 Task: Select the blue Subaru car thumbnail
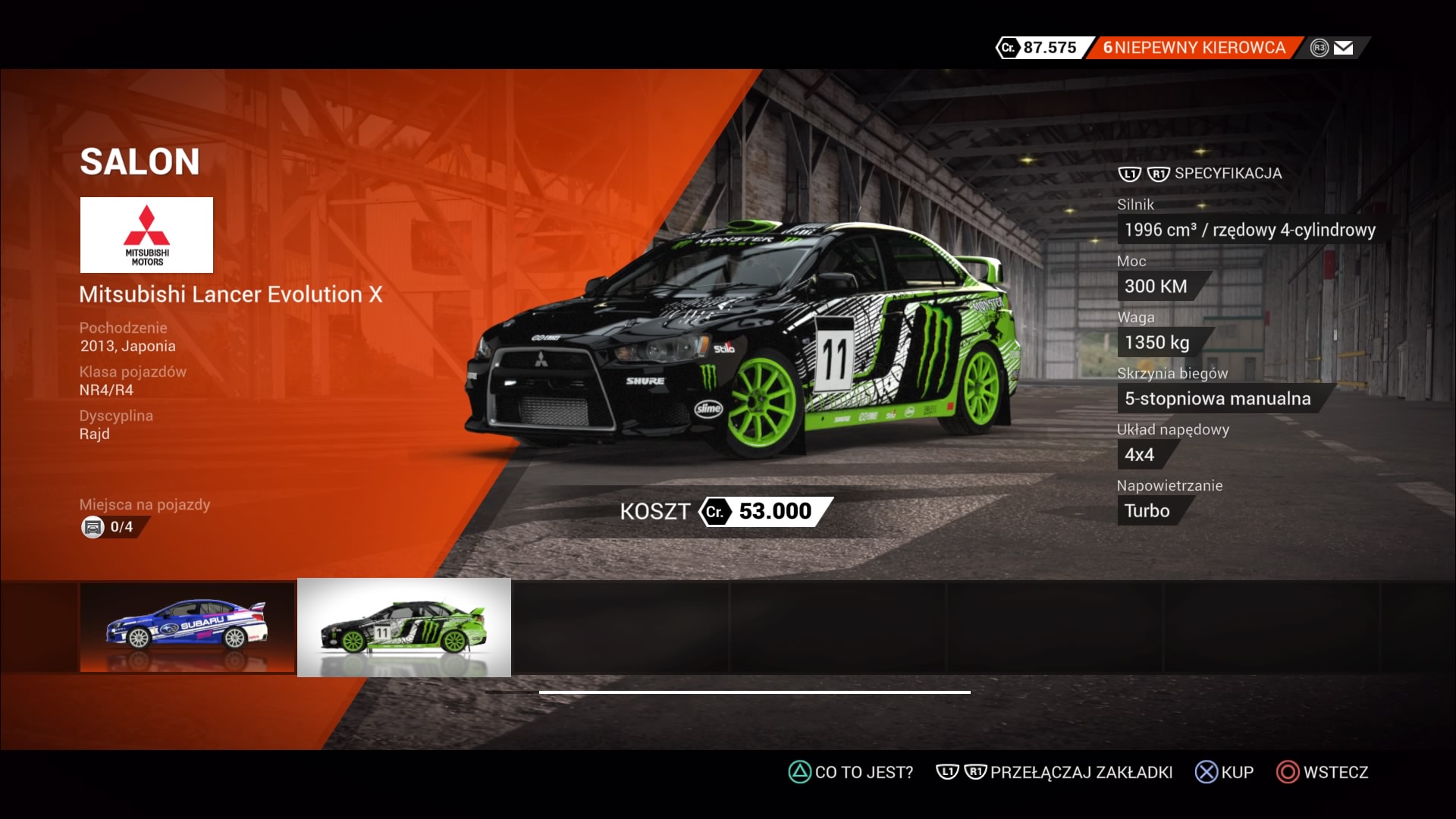187,627
